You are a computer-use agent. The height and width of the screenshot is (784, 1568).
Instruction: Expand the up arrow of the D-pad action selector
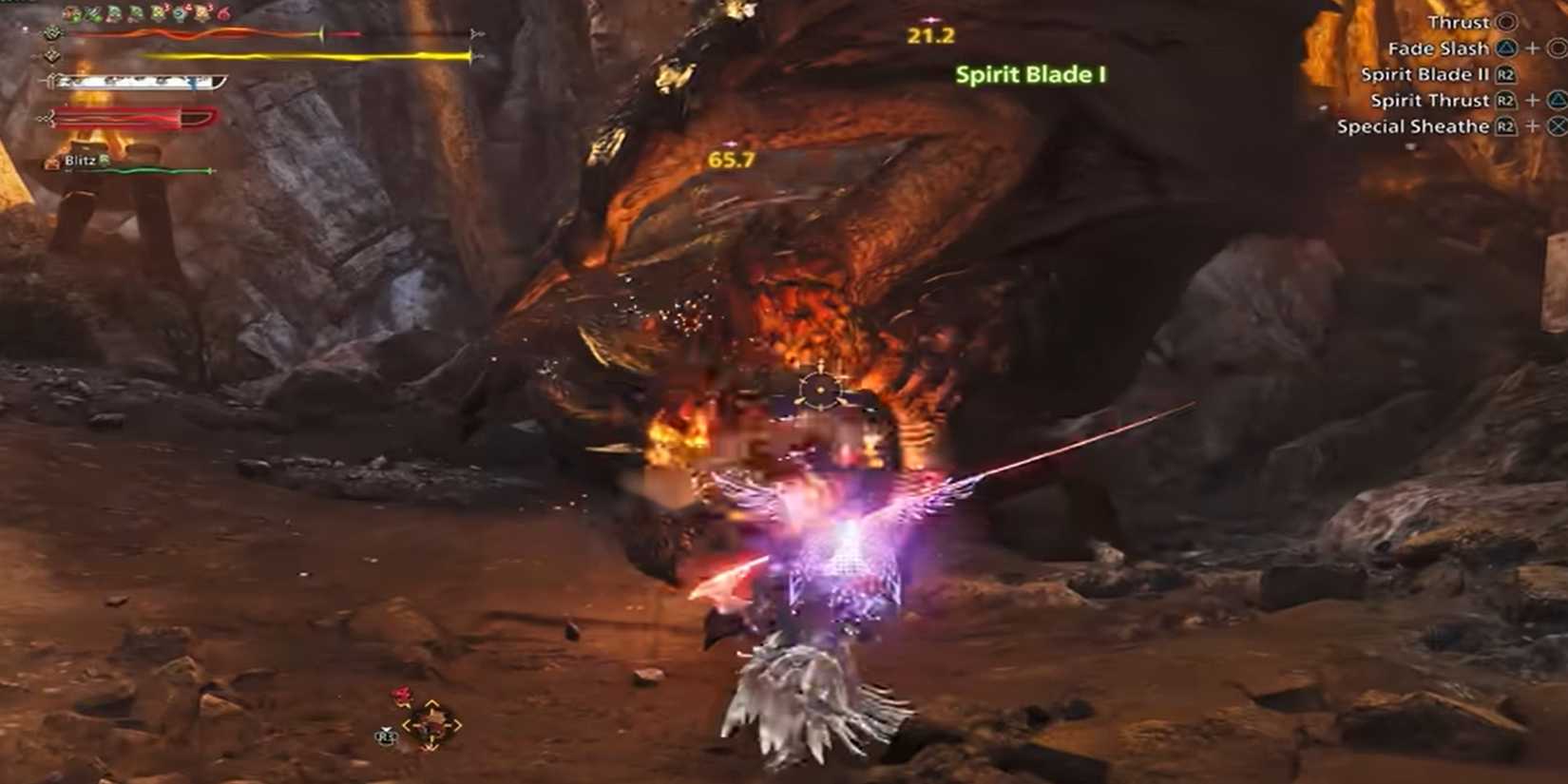[431, 703]
